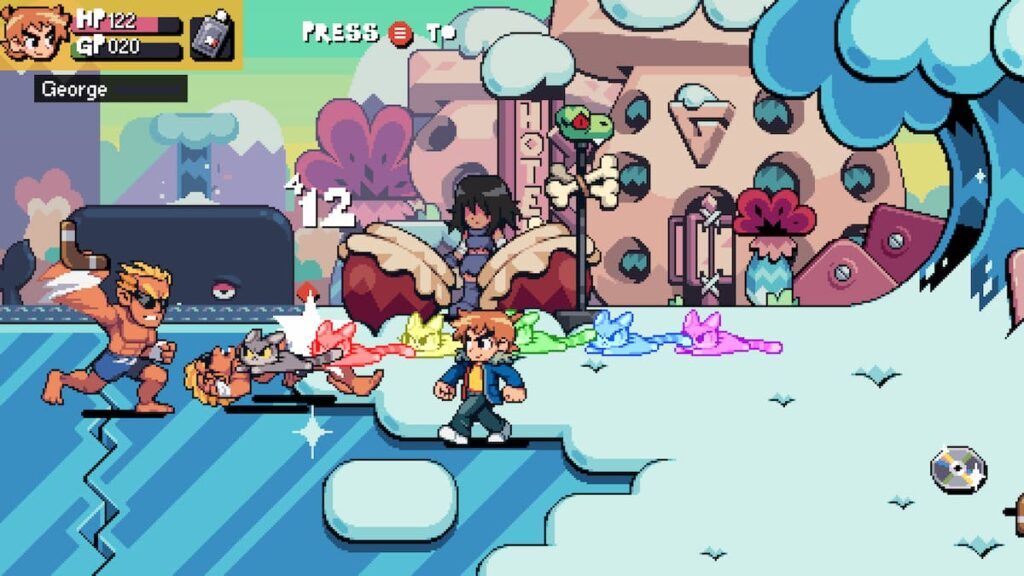
Task: Click Scott's character portrait
Action: tap(34, 33)
